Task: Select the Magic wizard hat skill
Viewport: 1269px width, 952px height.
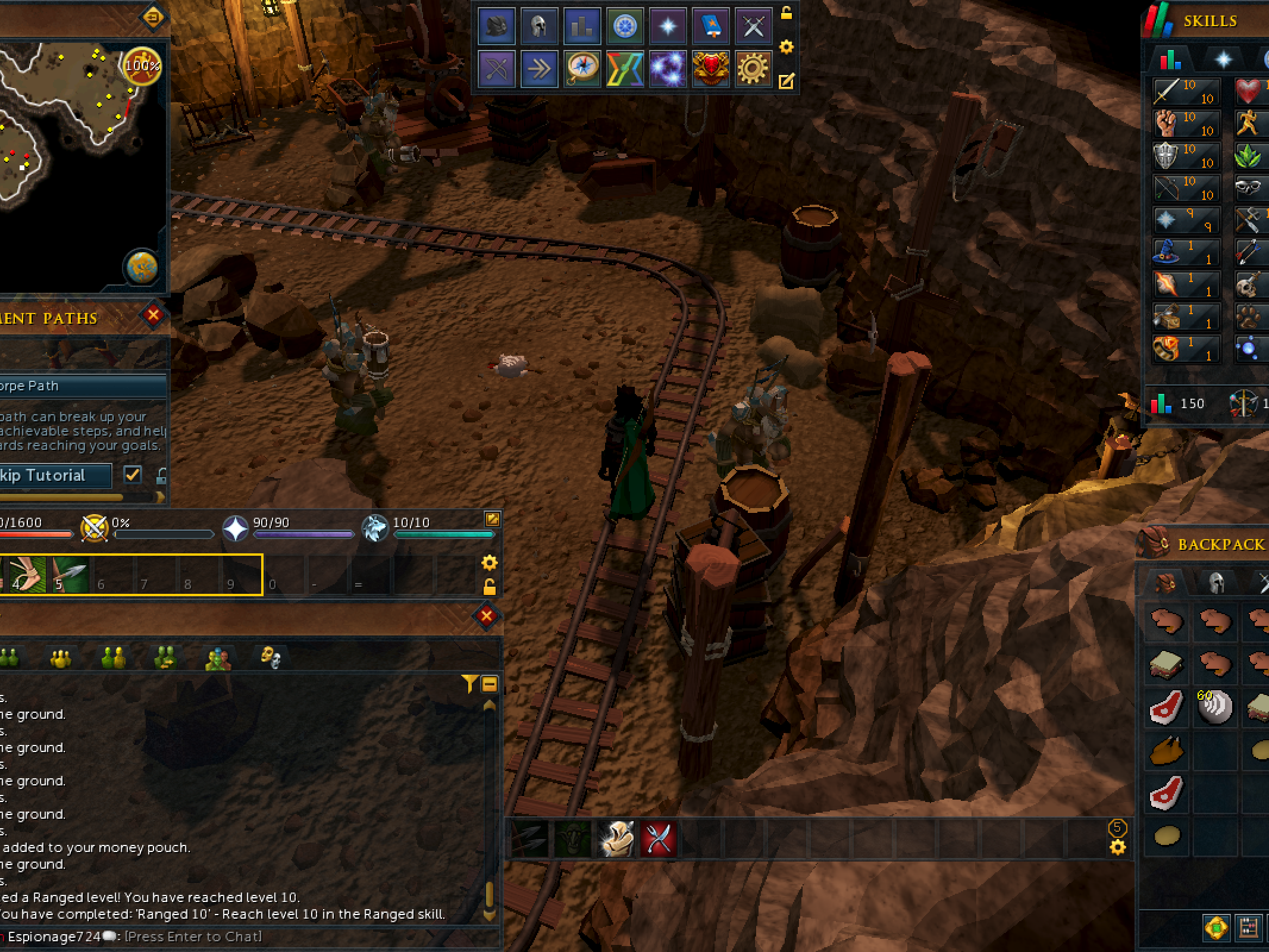Action: tap(1167, 252)
